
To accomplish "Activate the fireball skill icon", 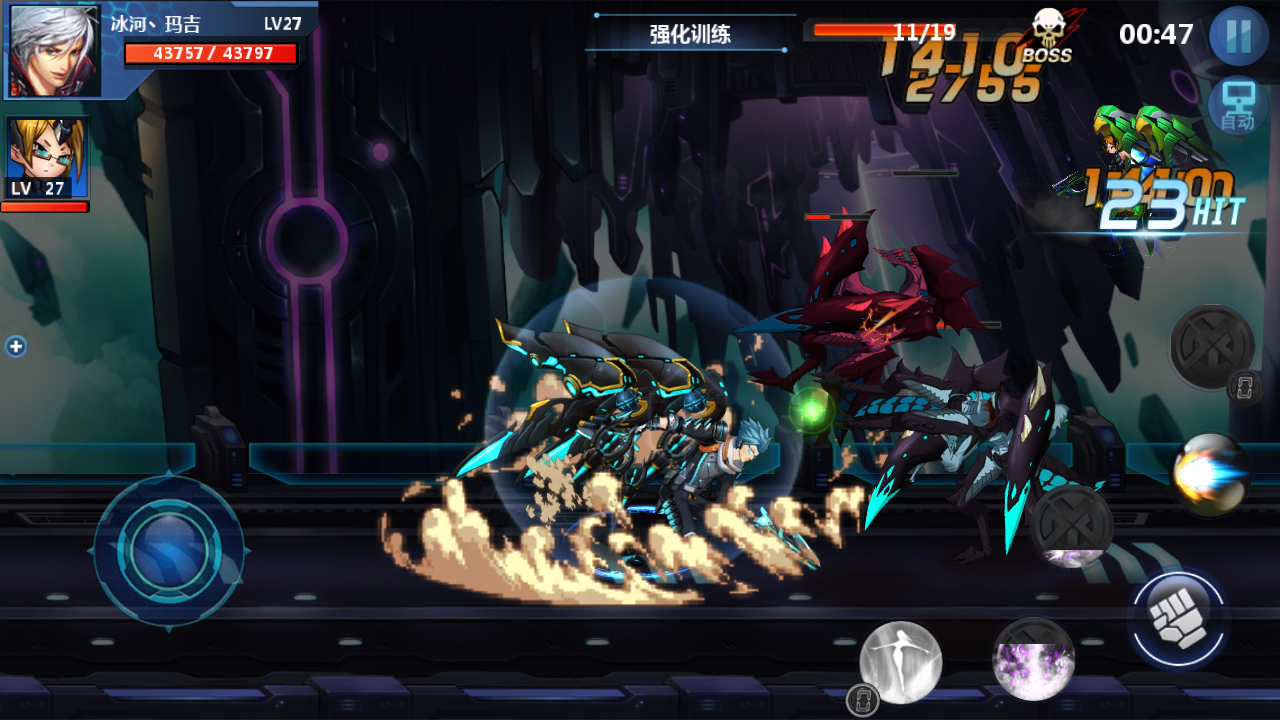I will (1210, 474).
